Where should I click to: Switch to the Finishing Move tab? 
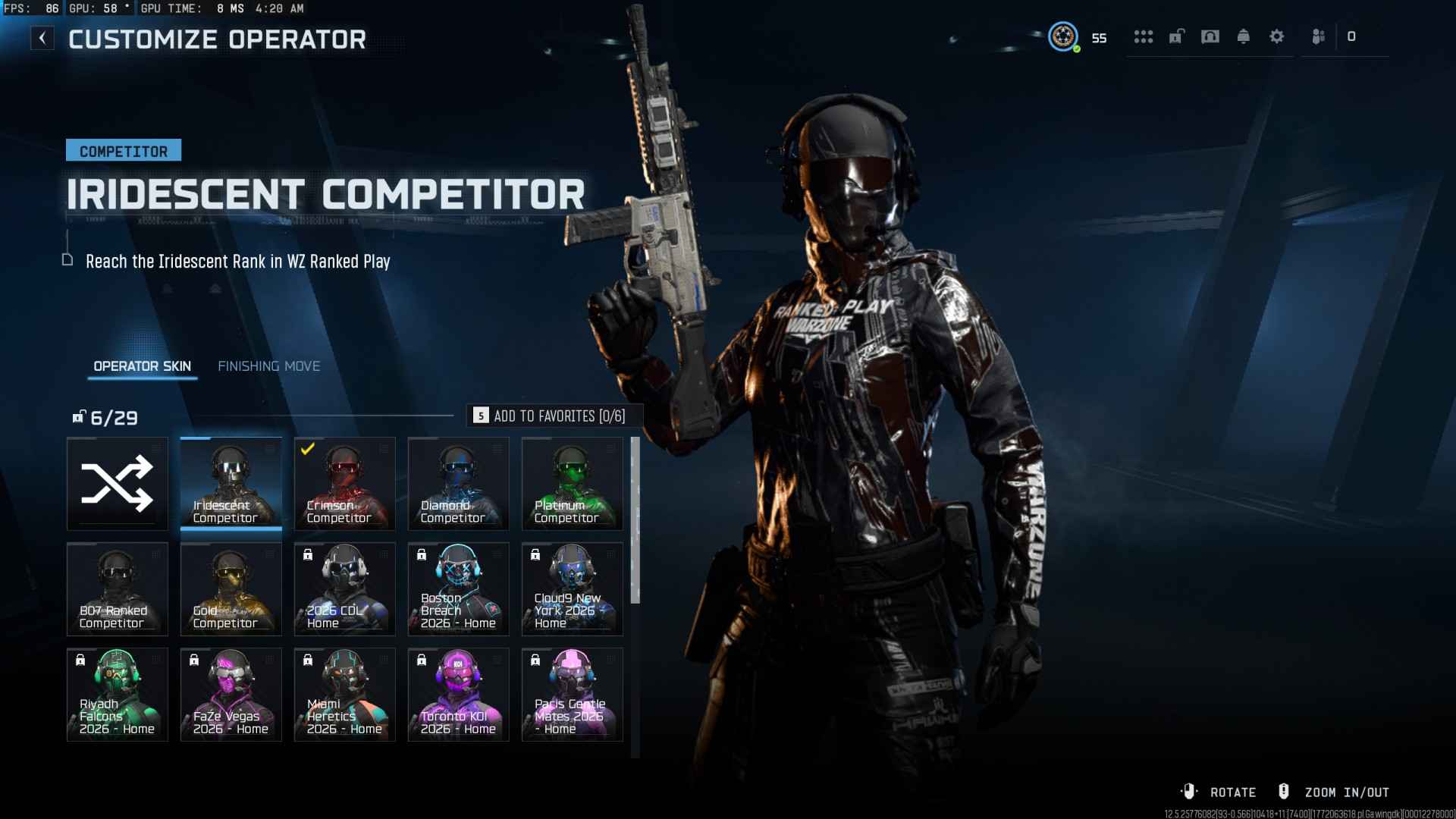point(268,366)
